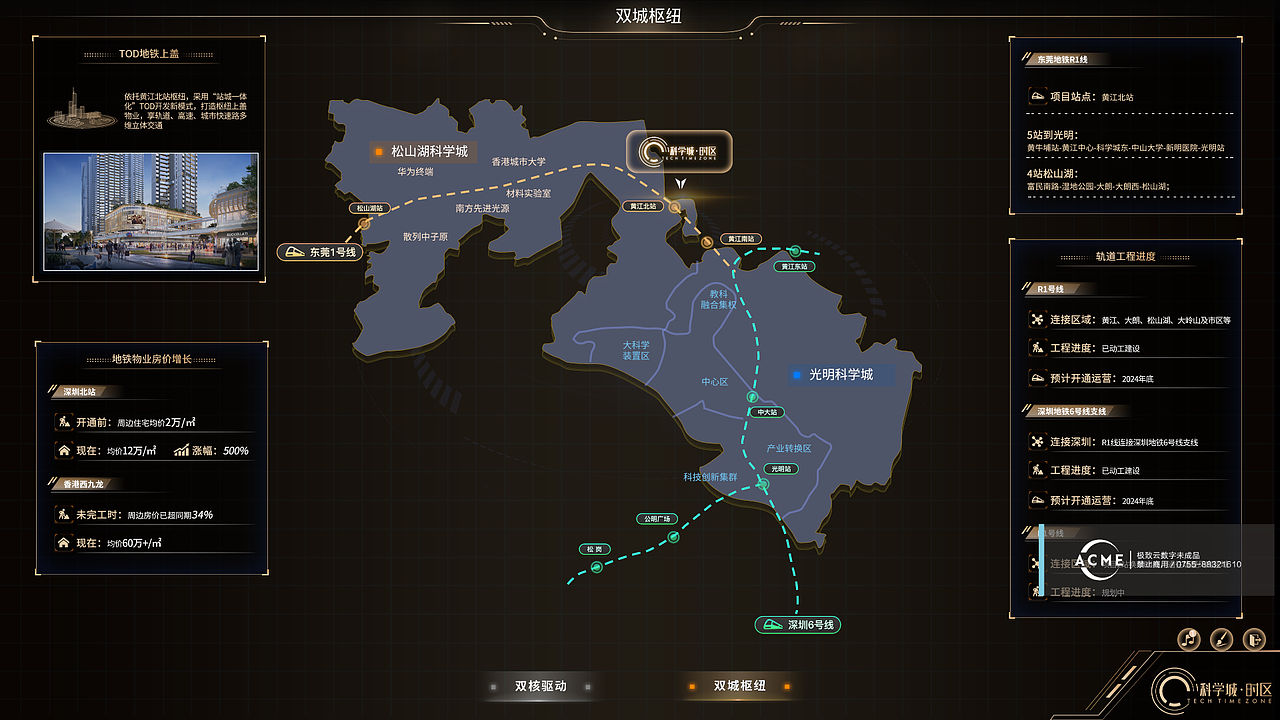The height and width of the screenshot is (720, 1280).
Task: Open the TOD development rendering thumbnail
Action: pyautogui.click(x=151, y=209)
